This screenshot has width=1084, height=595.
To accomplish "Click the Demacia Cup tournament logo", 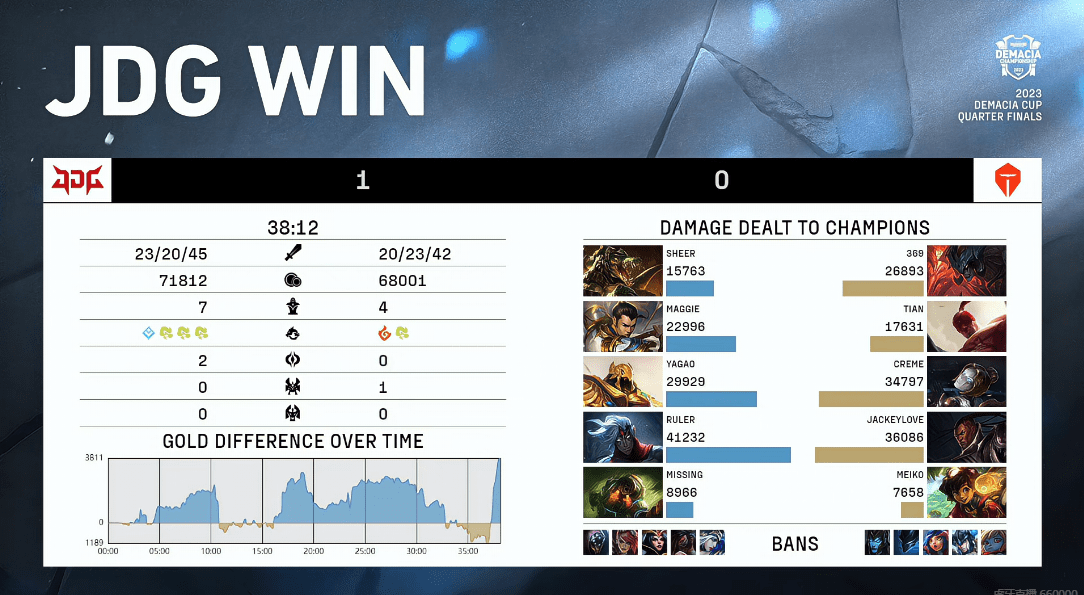I will [1018, 60].
